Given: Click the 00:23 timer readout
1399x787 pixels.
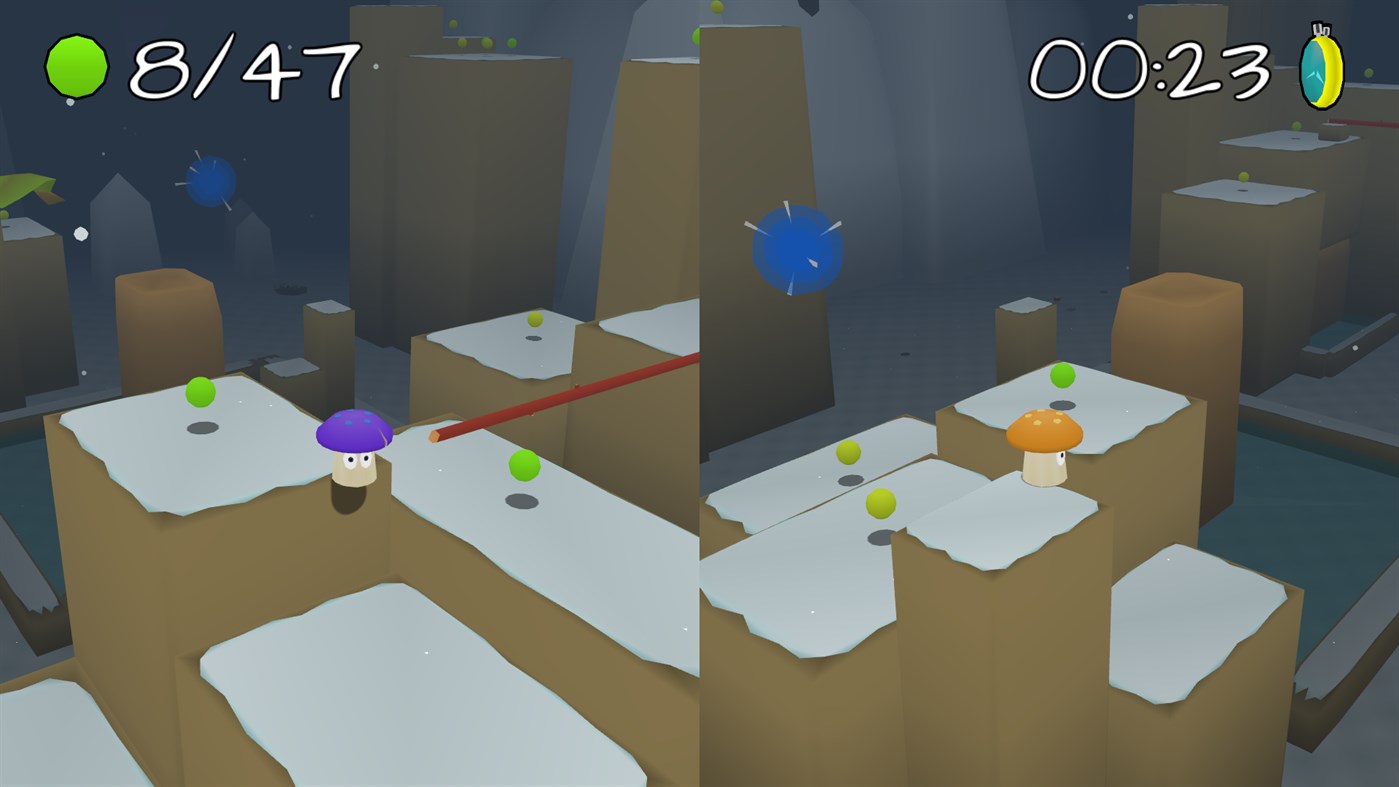Looking at the screenshot, I should 1150,68.
